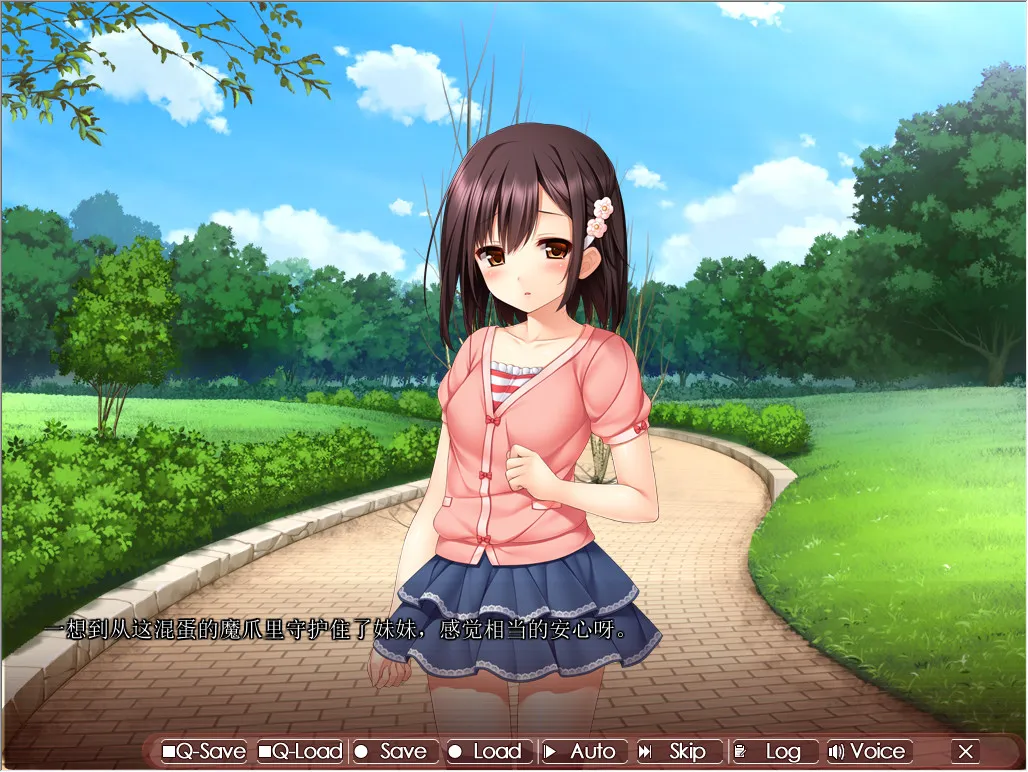Open the Load menu
This screenshot has width=1028, height=772.
coord(487,751)
